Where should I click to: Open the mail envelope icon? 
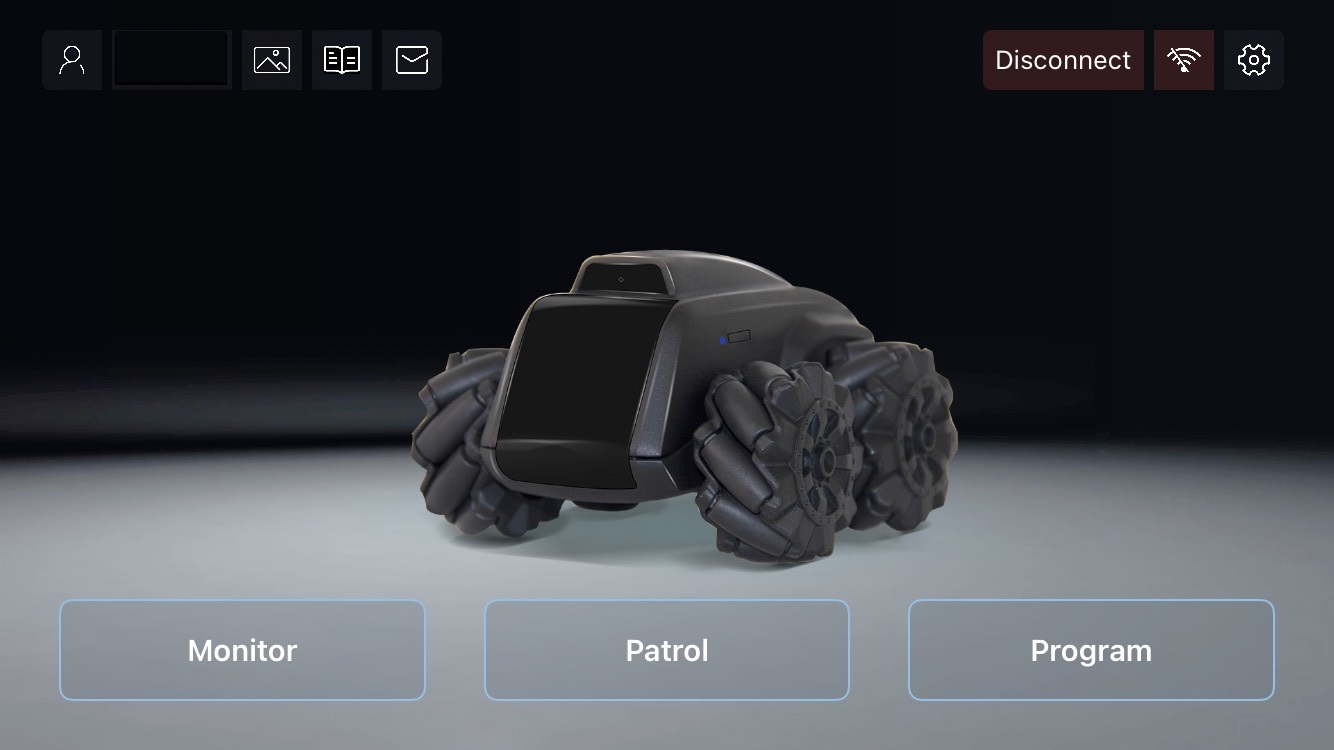(x=412, y=60)
